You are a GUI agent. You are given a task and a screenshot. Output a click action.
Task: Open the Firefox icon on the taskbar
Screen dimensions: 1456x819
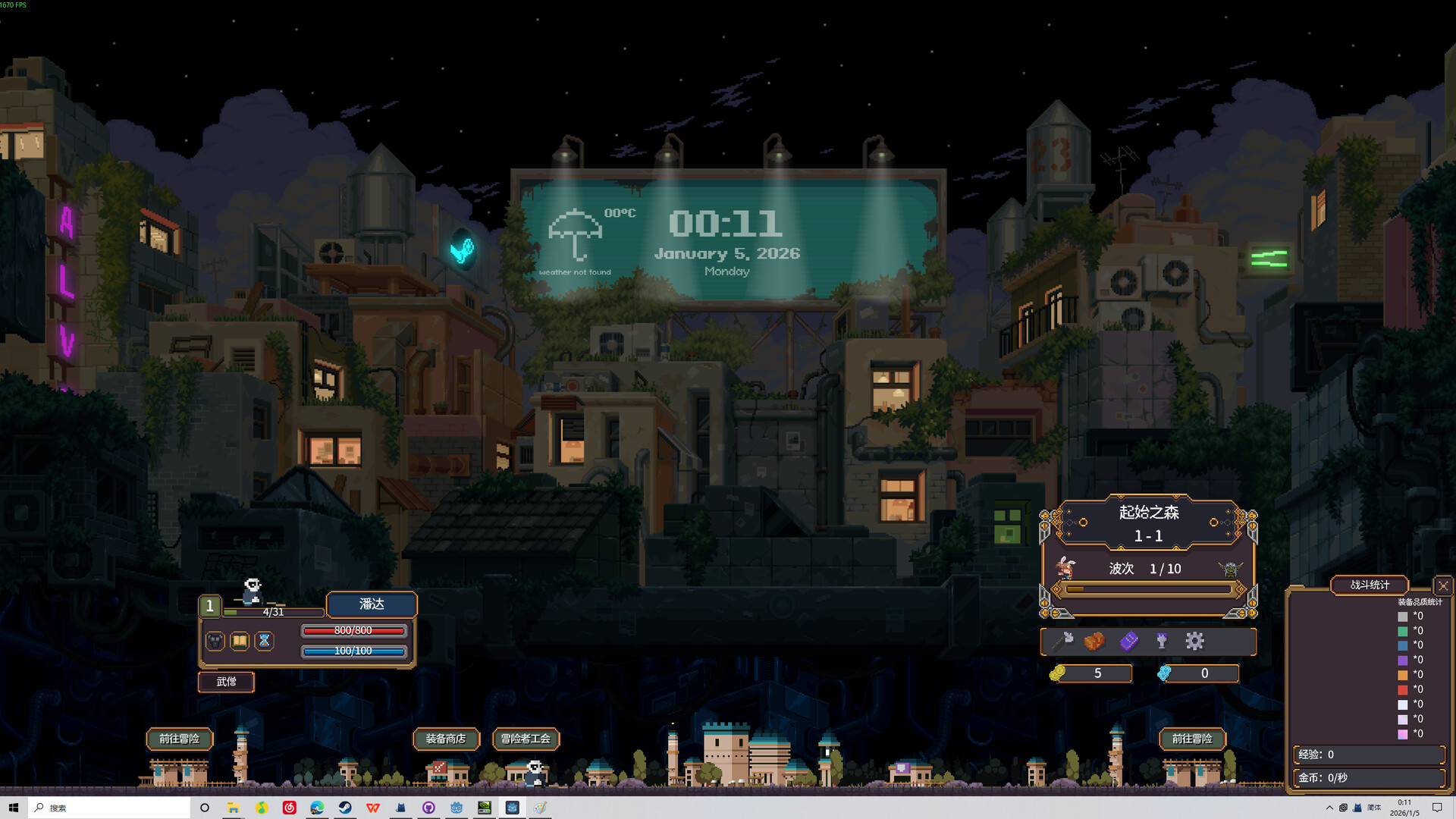[318, 808]
